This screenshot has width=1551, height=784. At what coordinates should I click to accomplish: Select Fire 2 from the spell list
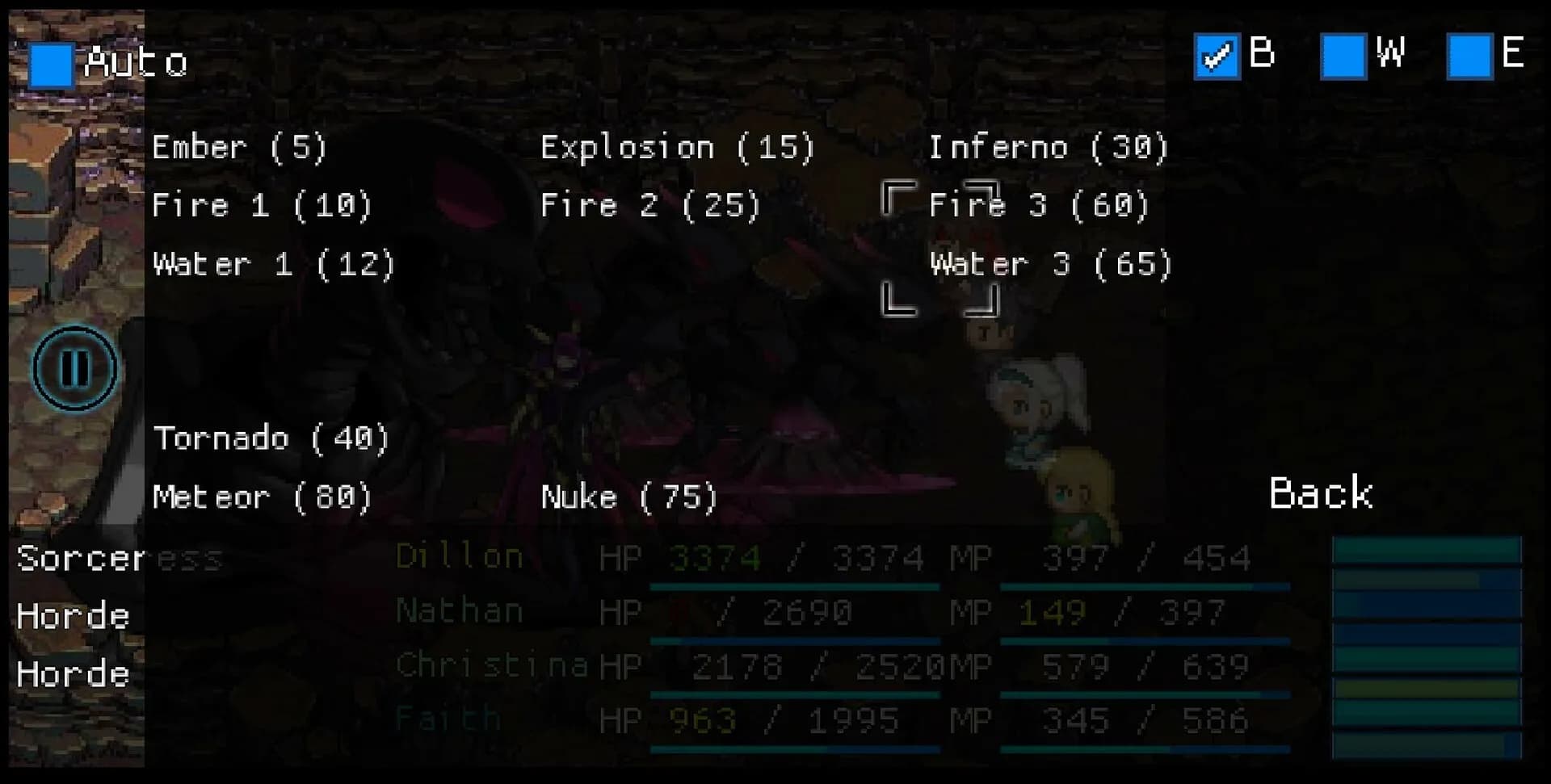(650, 206)
